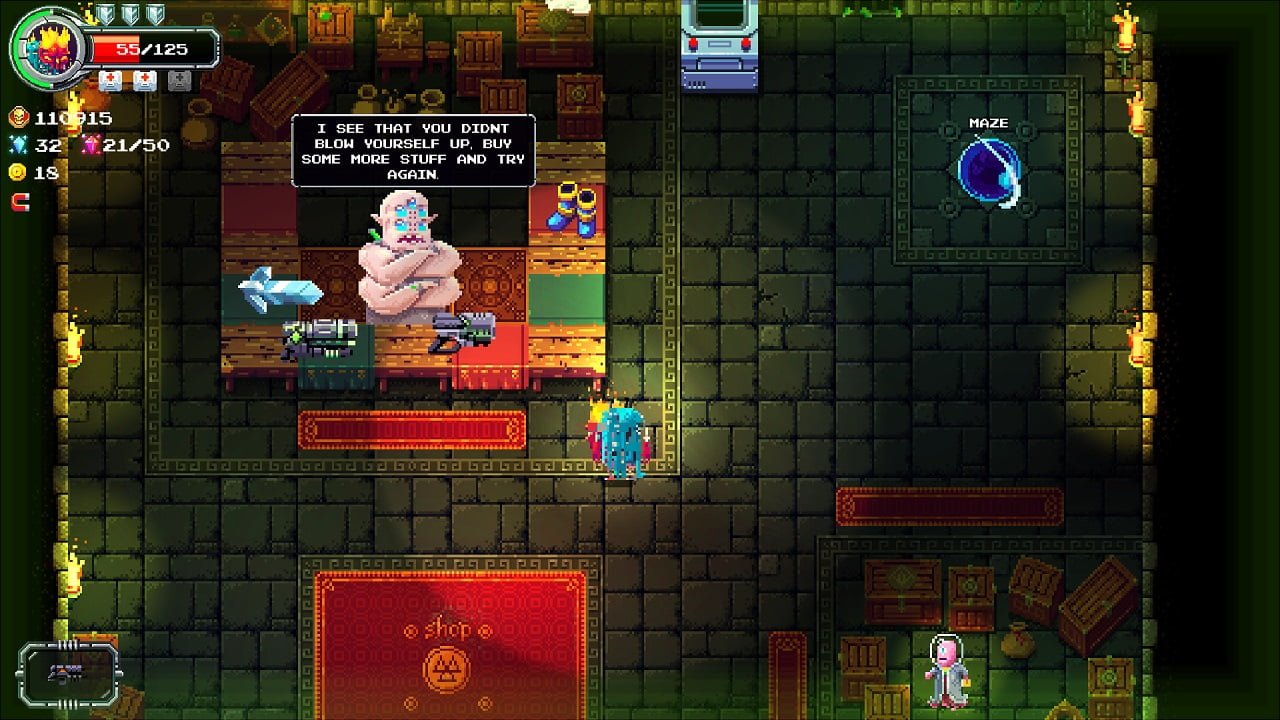Click the flaming skull character portrait
This screenshot has height=720, width=1280.
(46, 49)
